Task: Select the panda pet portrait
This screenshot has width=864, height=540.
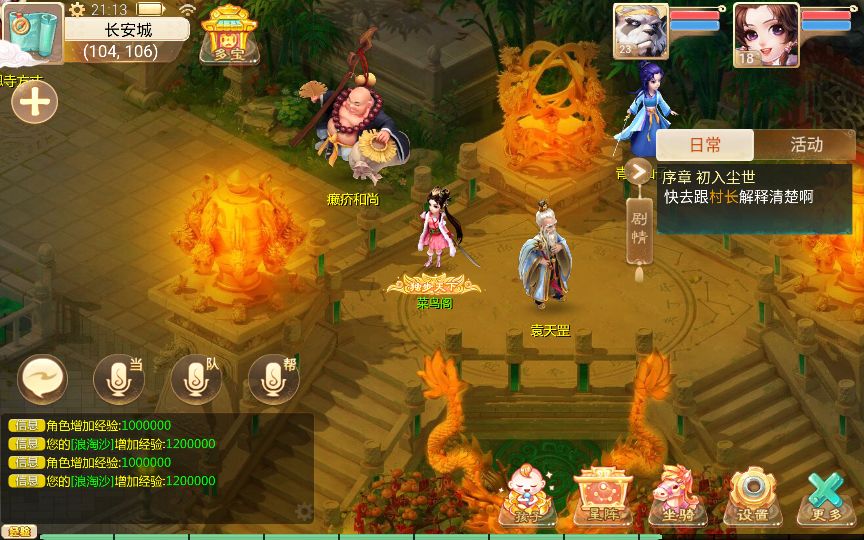Action: point(640,34)
